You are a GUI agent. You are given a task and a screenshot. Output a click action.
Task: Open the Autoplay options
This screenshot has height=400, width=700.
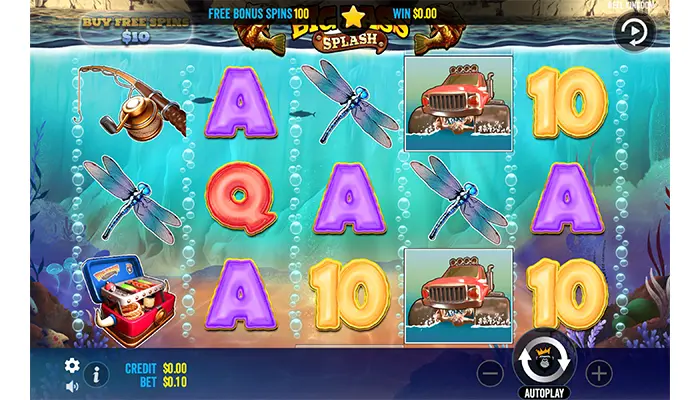click(544, 391)
